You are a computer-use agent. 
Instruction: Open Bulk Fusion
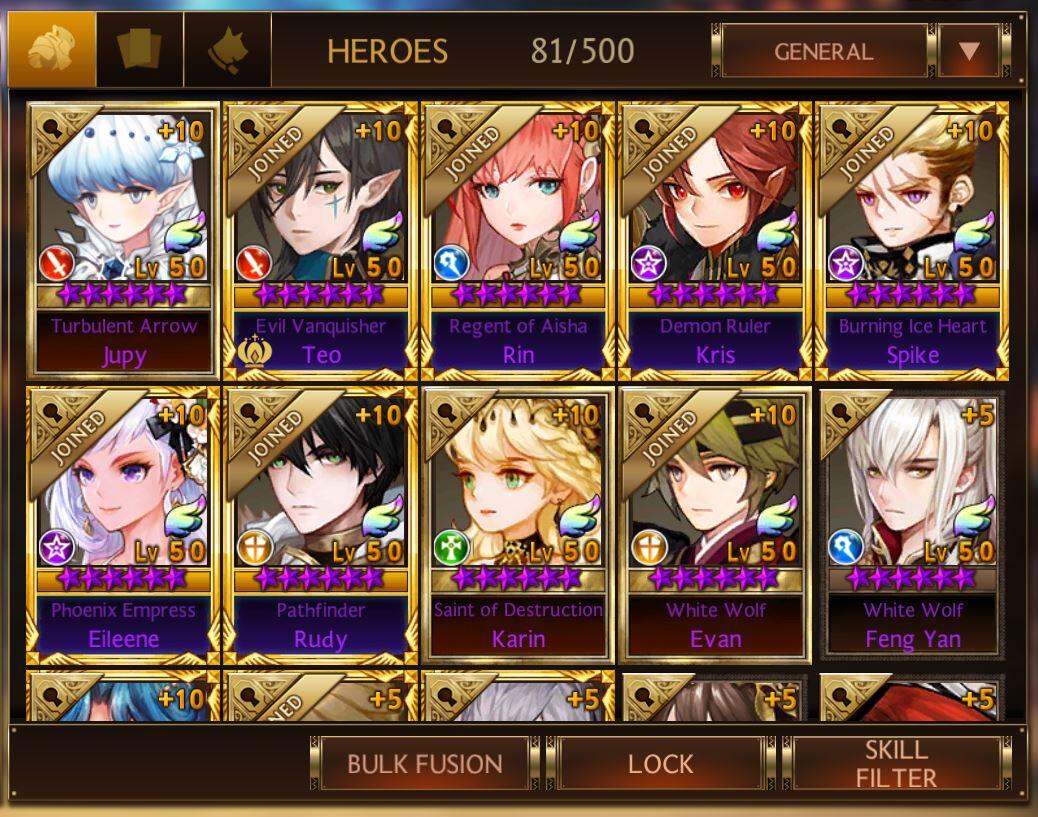[424, 764]
